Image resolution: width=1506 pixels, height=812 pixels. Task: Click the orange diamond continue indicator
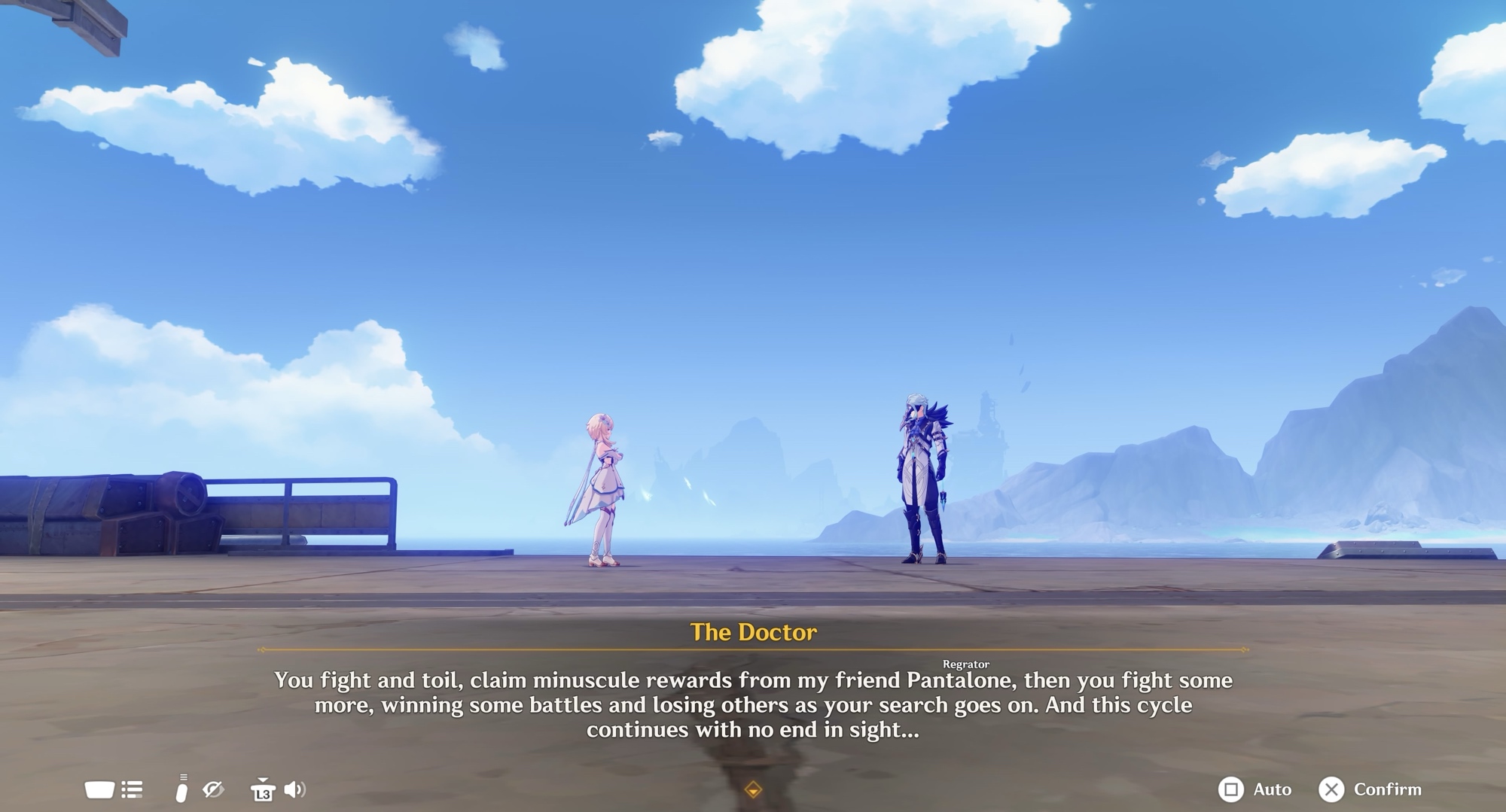[x=753, y=789]
